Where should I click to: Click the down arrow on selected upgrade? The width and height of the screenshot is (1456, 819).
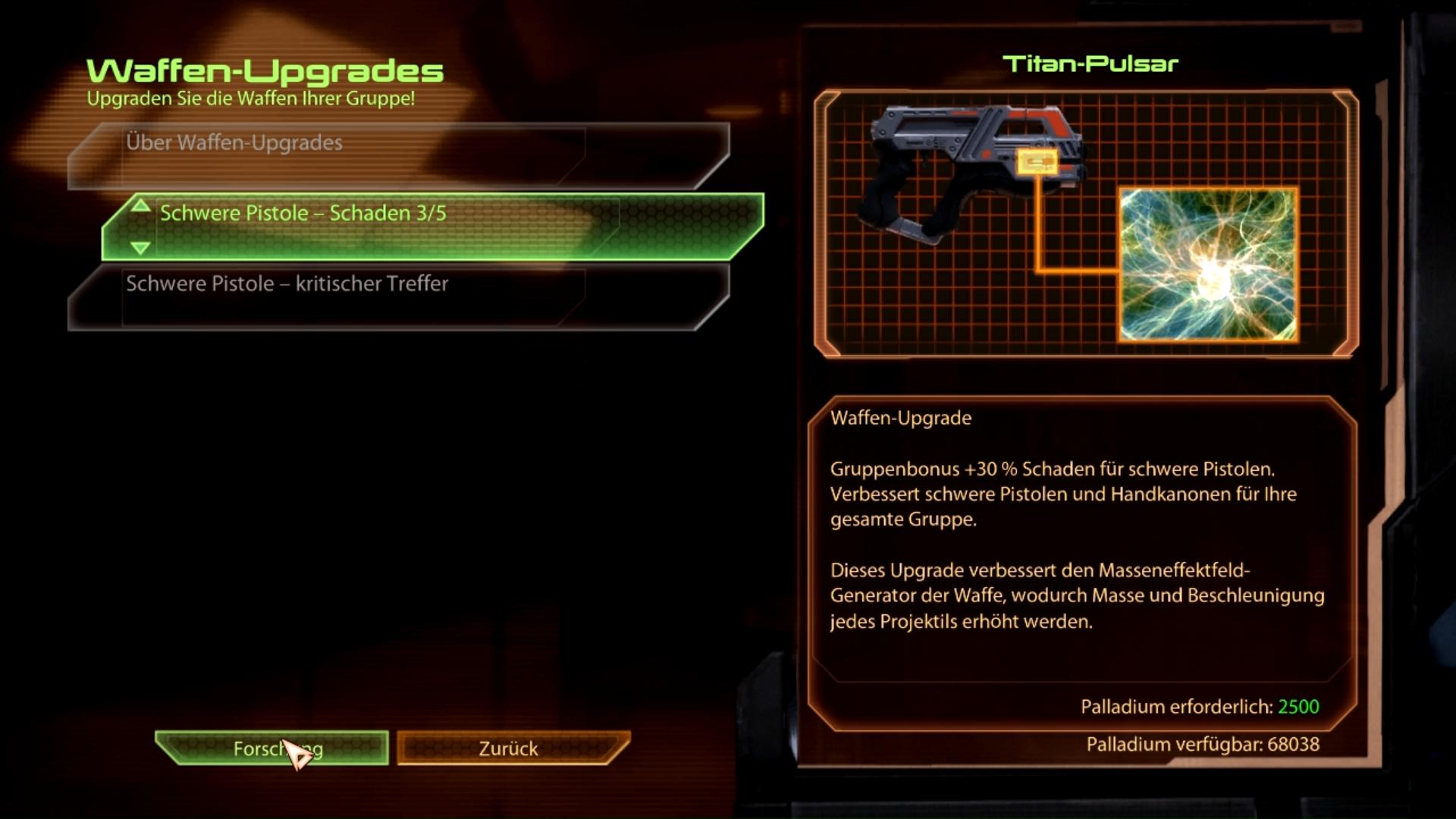click(140, 247)
